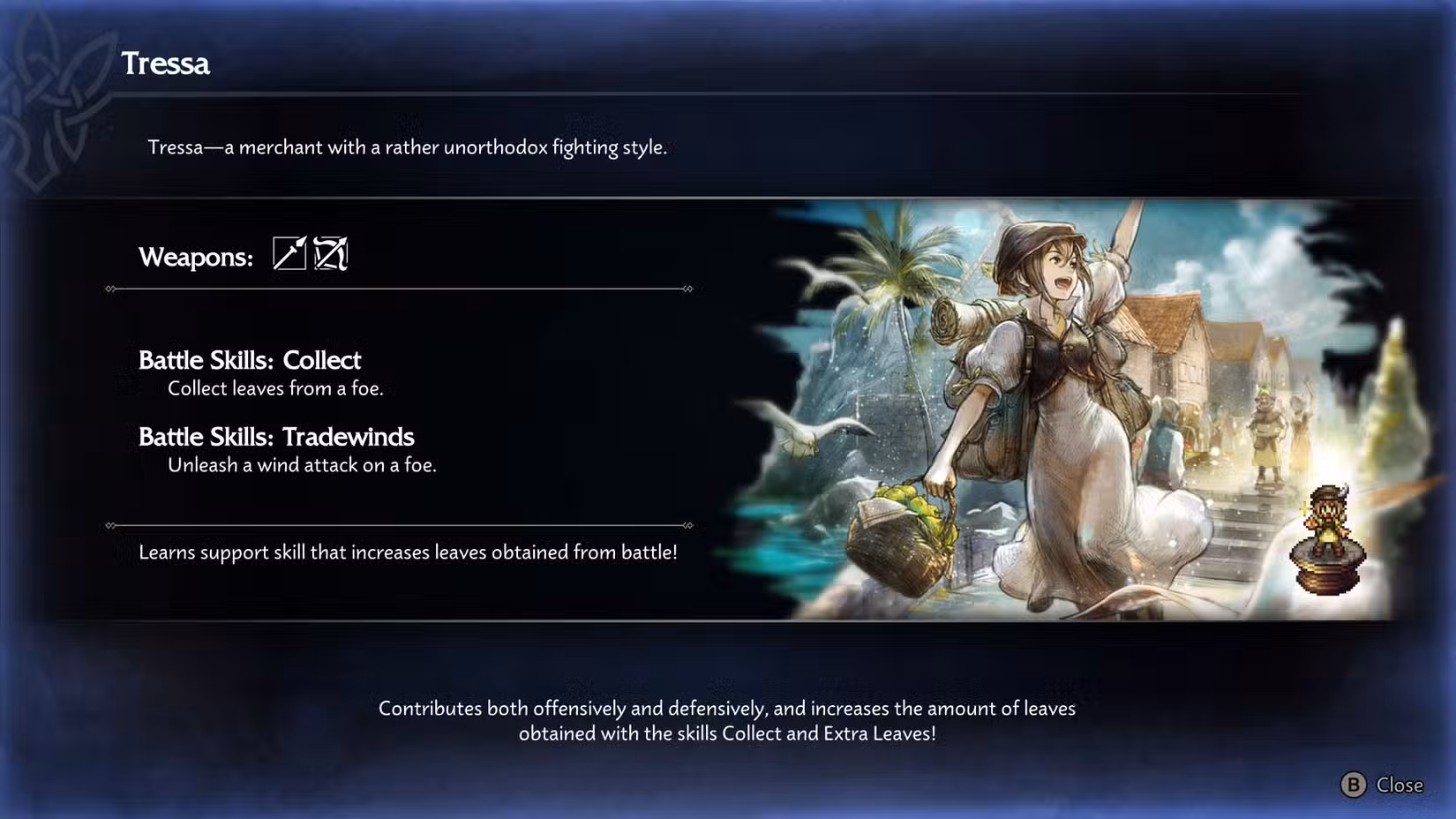The height and width of the screenshot is (819, 1456).
Task: Select the Tressa title header
Action: [x=164, y=64]
